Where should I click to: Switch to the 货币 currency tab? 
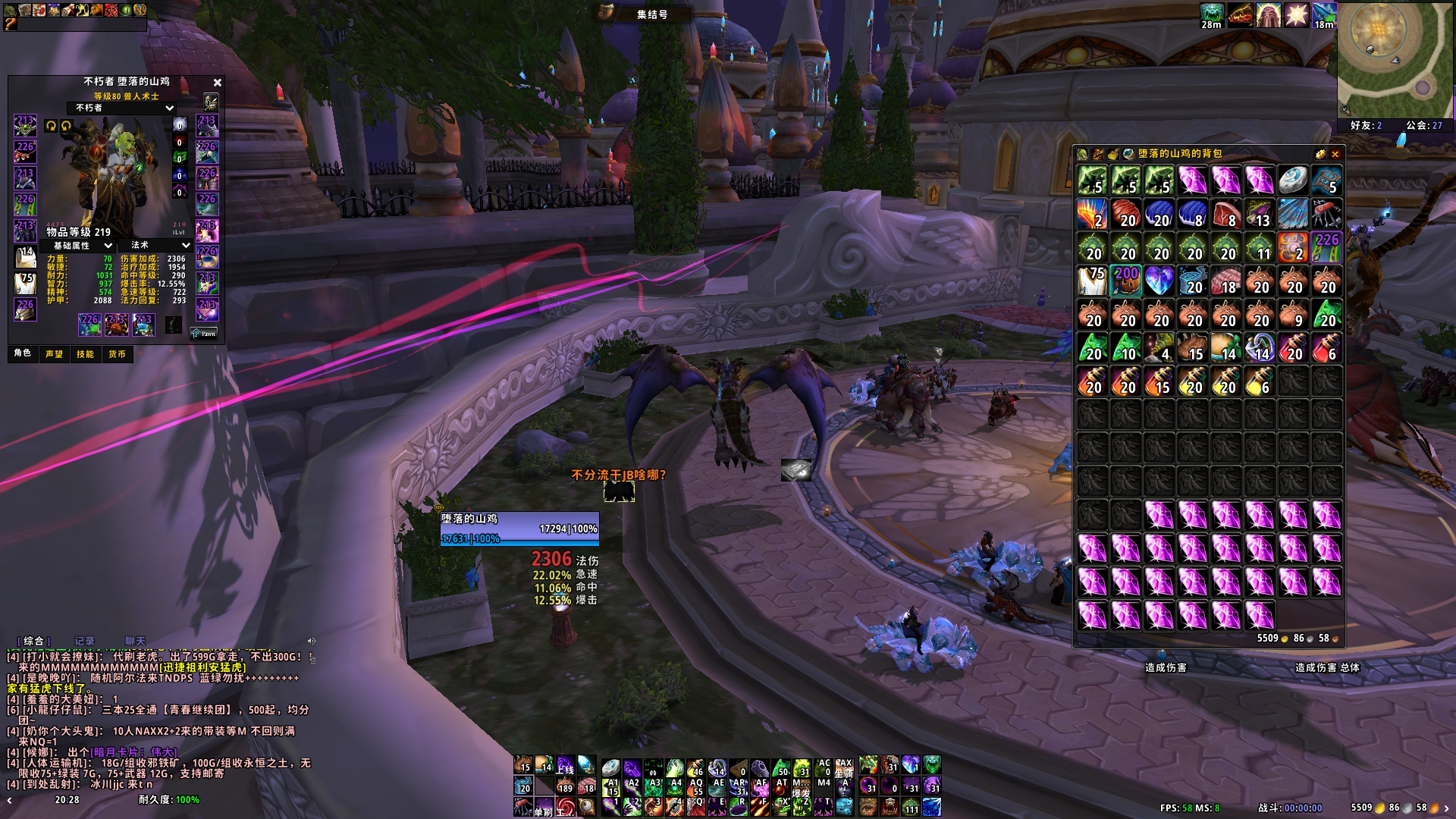tap(117, 354)
